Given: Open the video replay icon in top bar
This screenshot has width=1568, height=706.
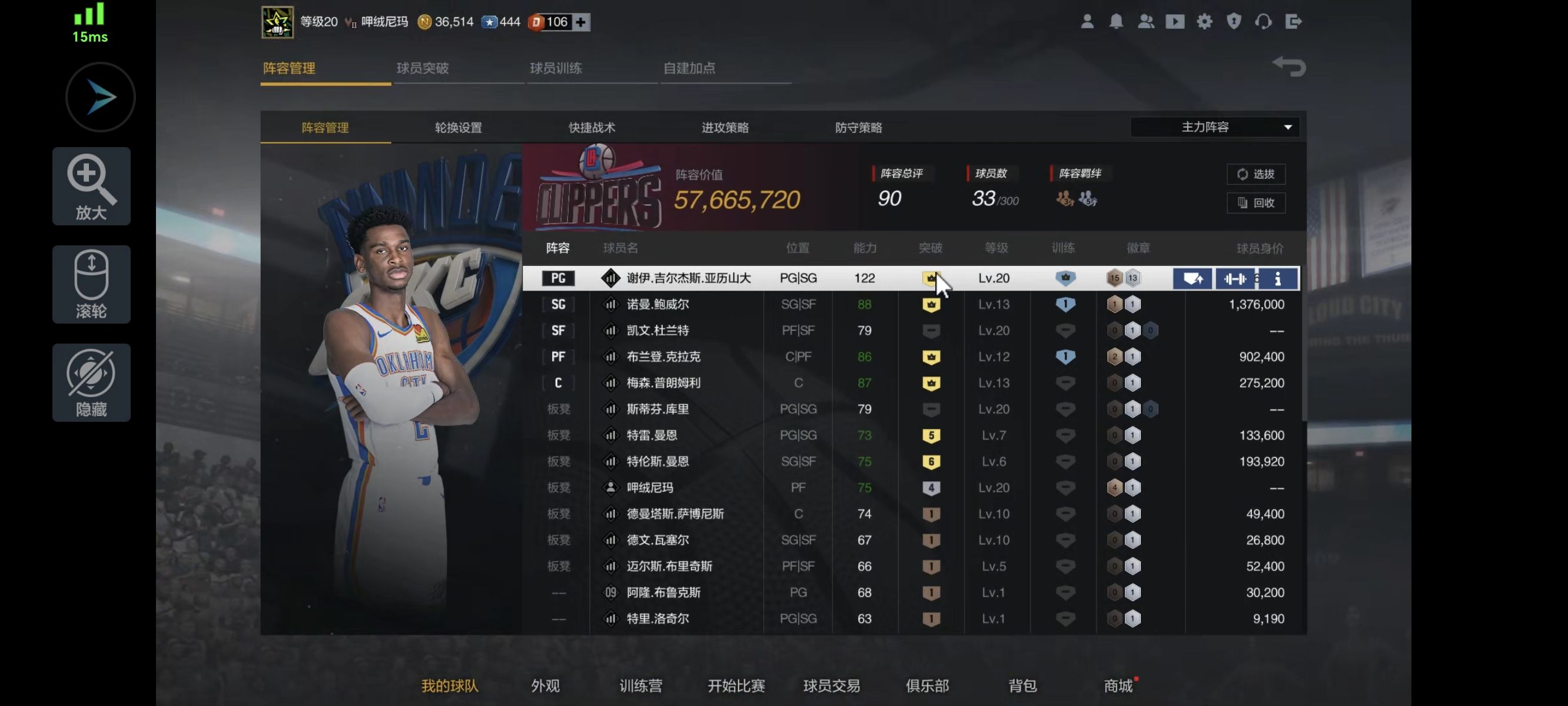Looking at the screenshot, I should [x=1175, y=22].
